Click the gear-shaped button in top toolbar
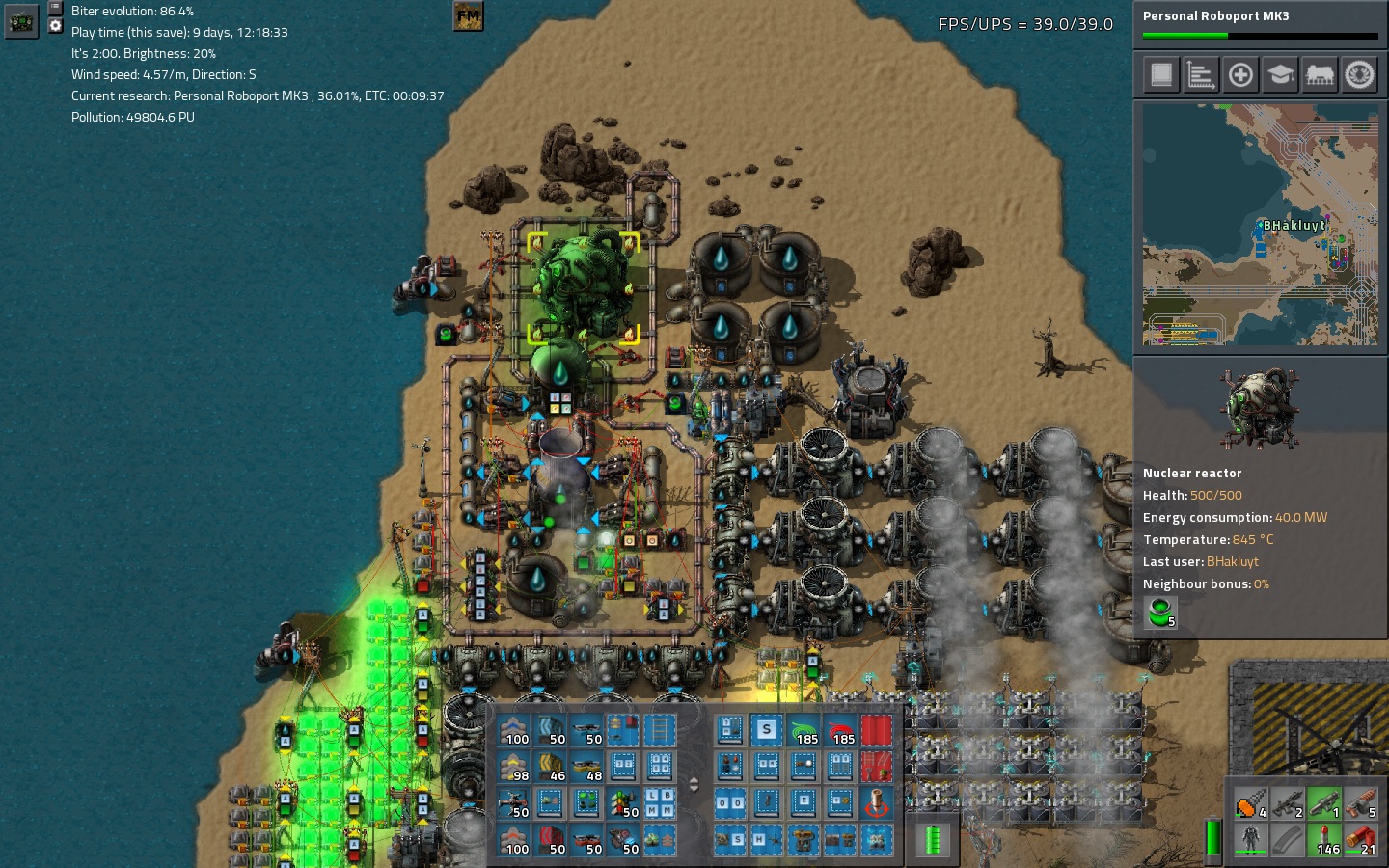Image resolution: width=1389 pixels, height=868 pixels. (1359, 74)
